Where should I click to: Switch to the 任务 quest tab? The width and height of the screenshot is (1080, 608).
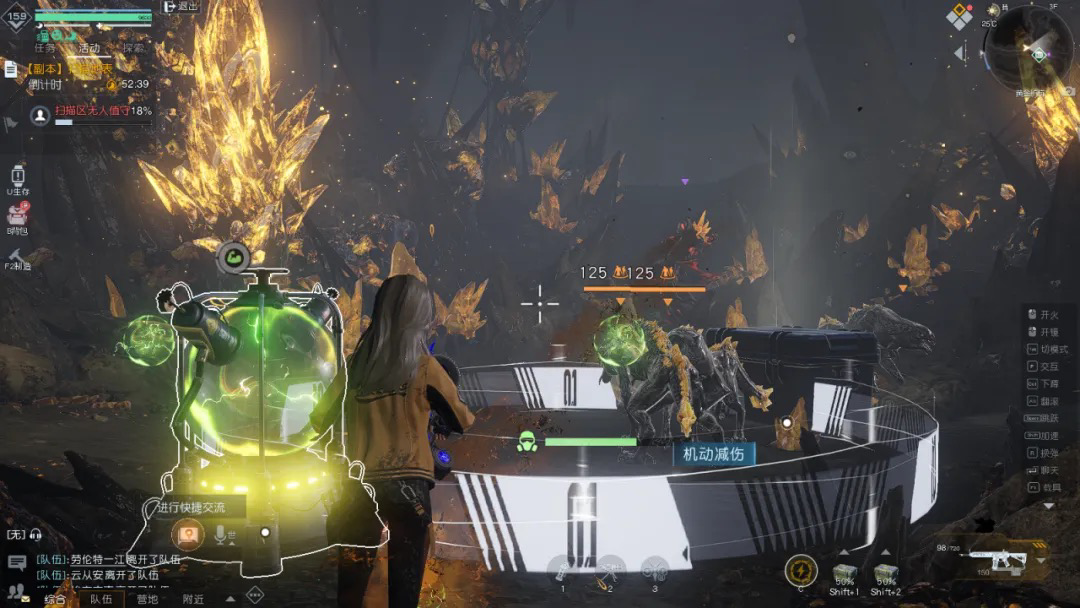tap(45, 48)
